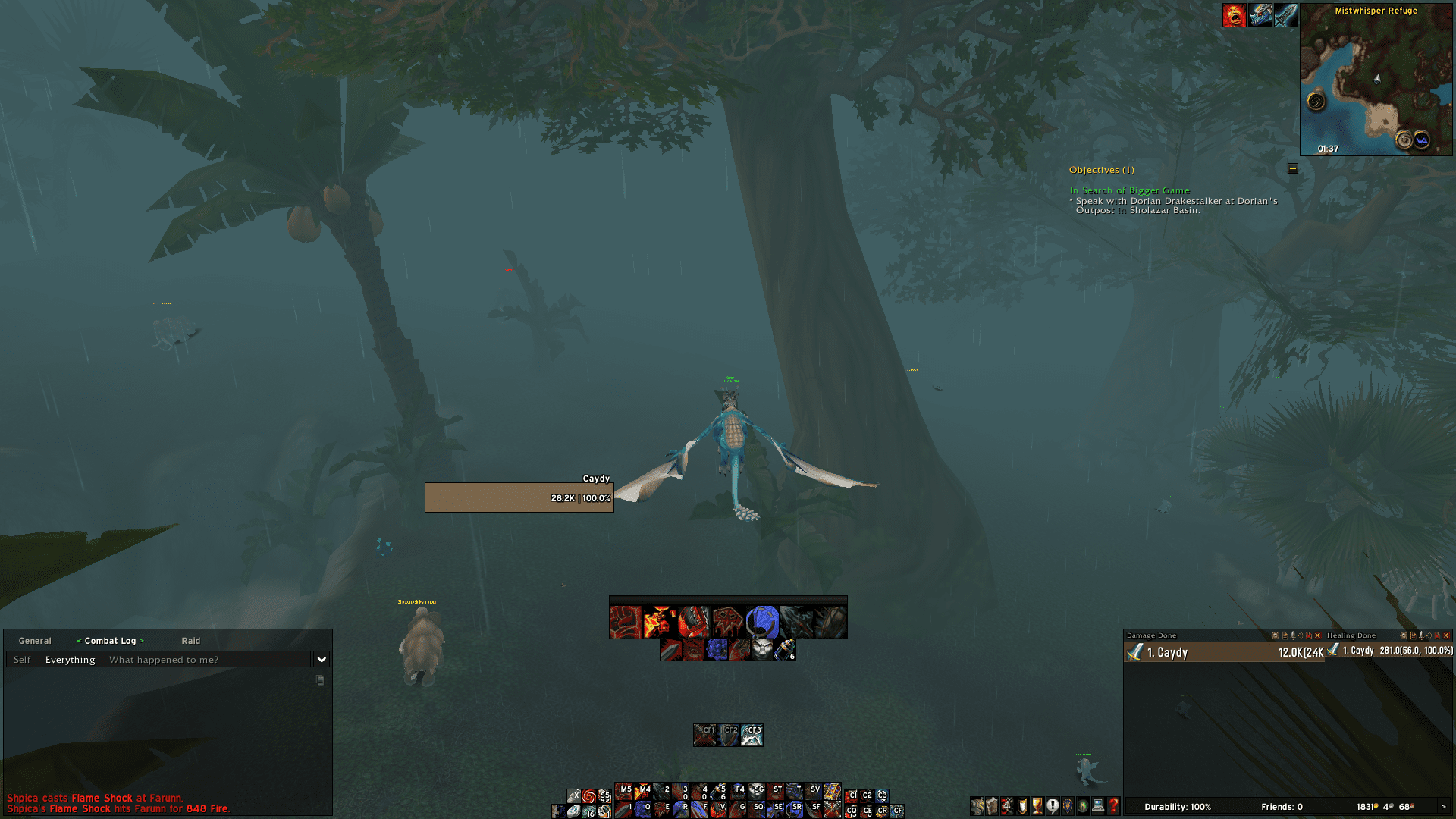
Task: Click the white skull face ability
Action: click(x=762, y=650)
